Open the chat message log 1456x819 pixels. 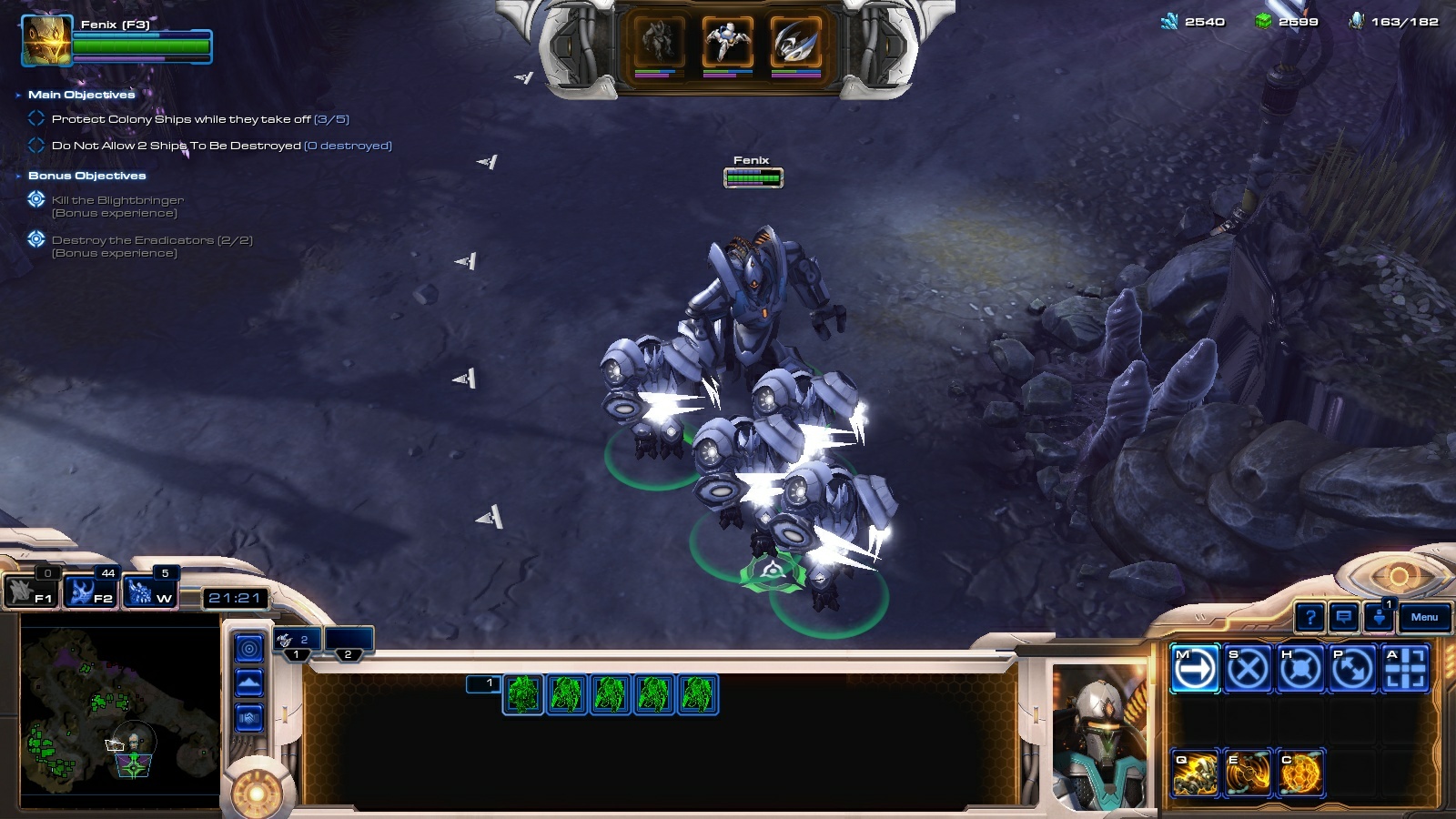point(1344,618)
